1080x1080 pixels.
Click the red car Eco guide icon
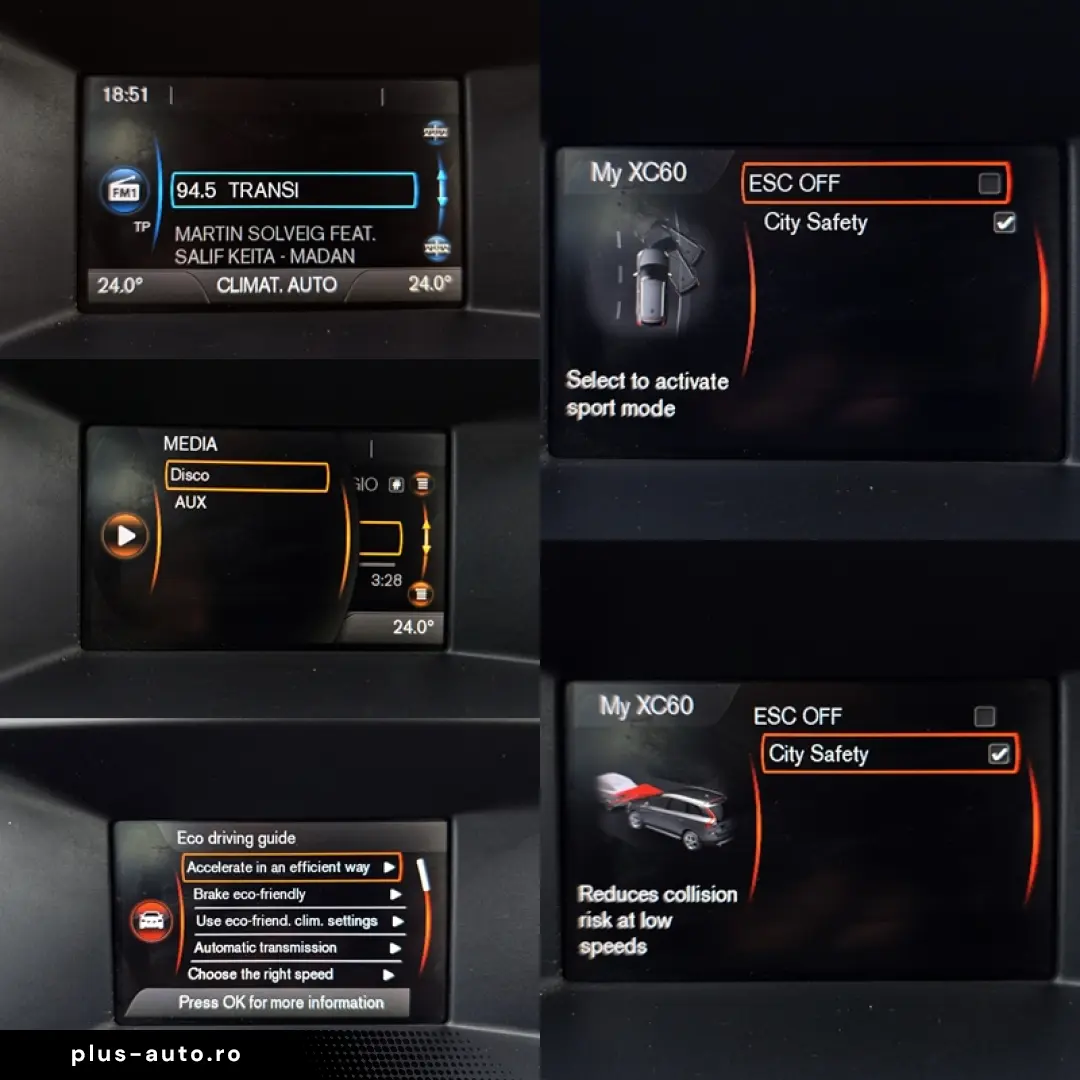point(152,920)
